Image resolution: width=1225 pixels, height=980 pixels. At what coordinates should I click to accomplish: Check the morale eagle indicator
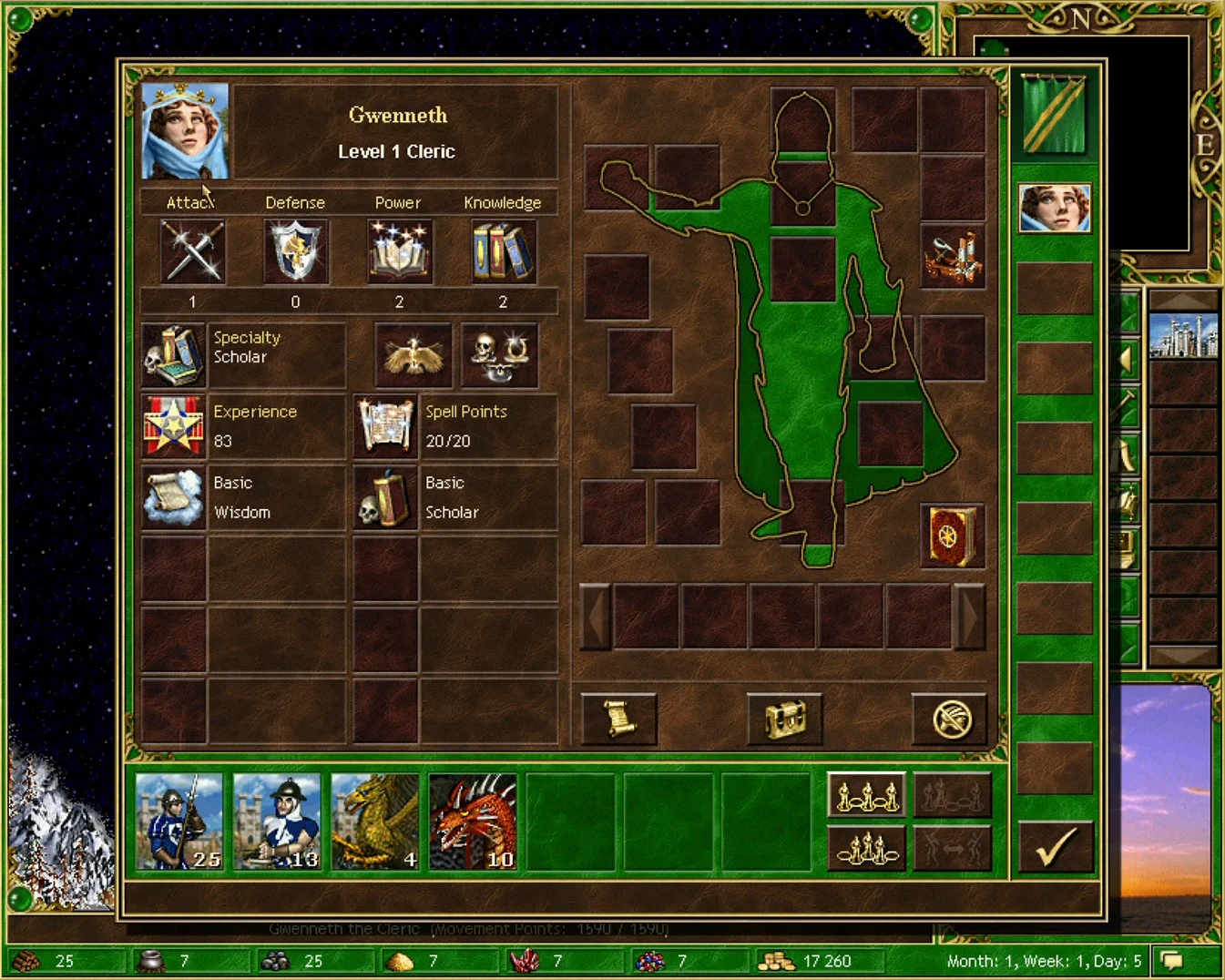(413, 353)
